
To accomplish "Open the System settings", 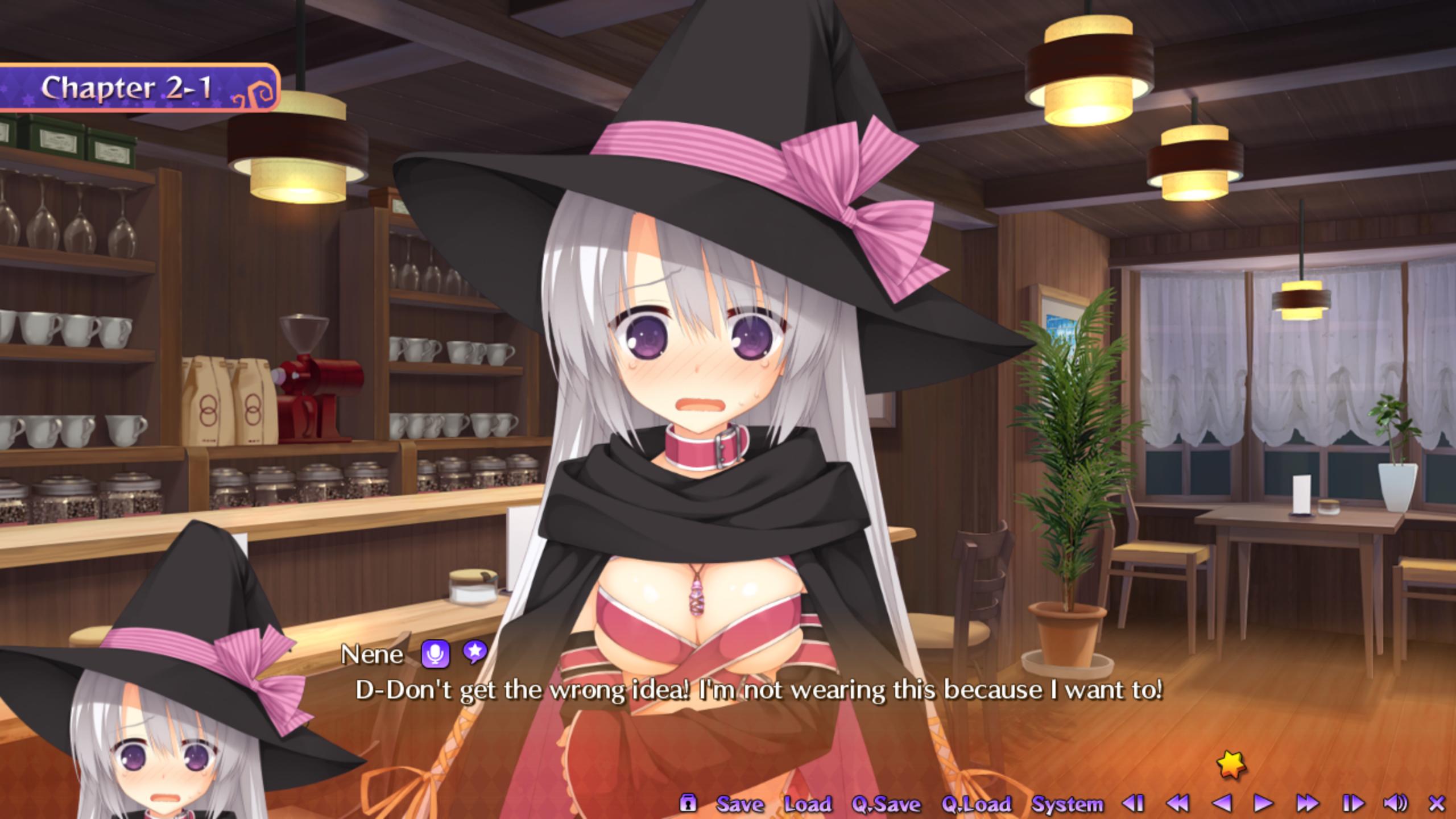I will pos(1068,804).
